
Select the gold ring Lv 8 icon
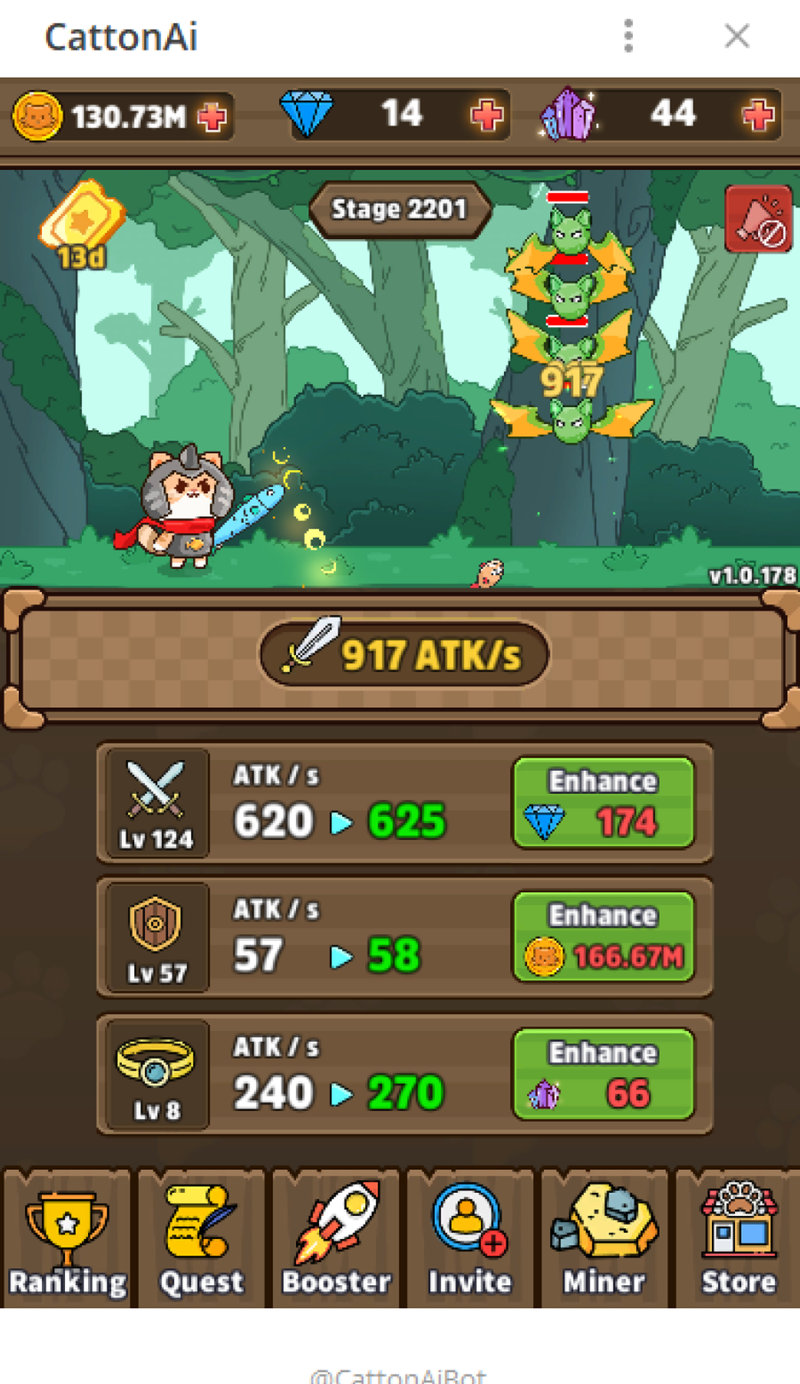click(155, 1074)
